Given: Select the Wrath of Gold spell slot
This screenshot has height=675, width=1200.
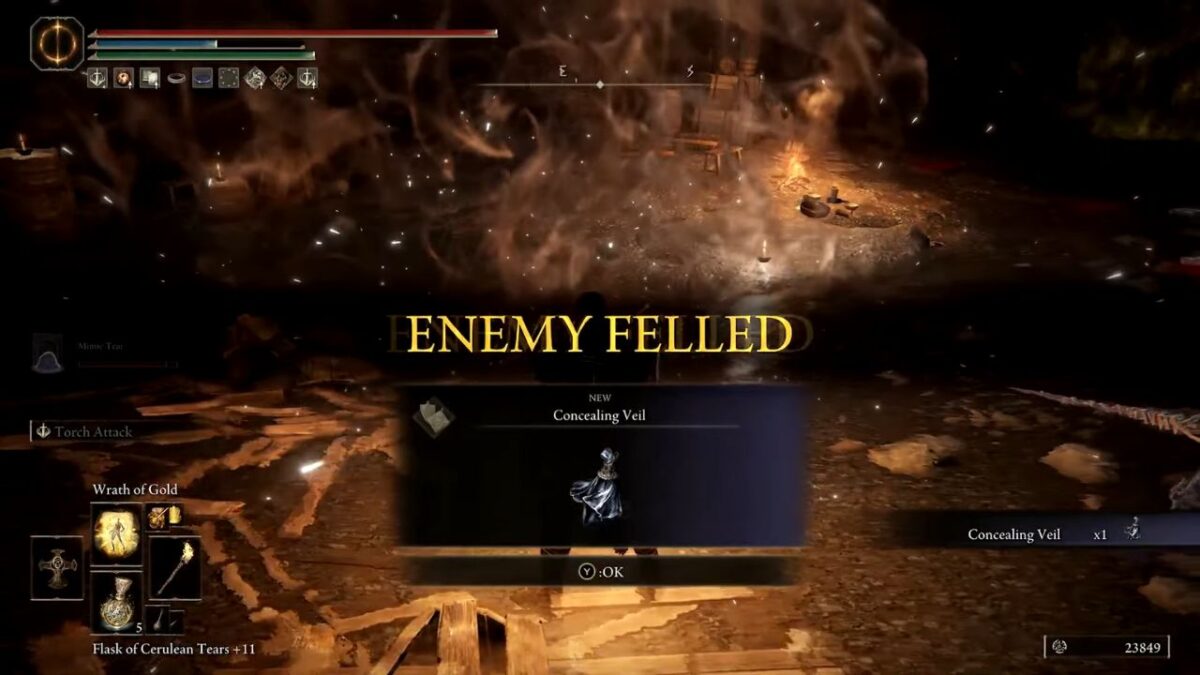Looking at the screenshot, I should point(117,531).
